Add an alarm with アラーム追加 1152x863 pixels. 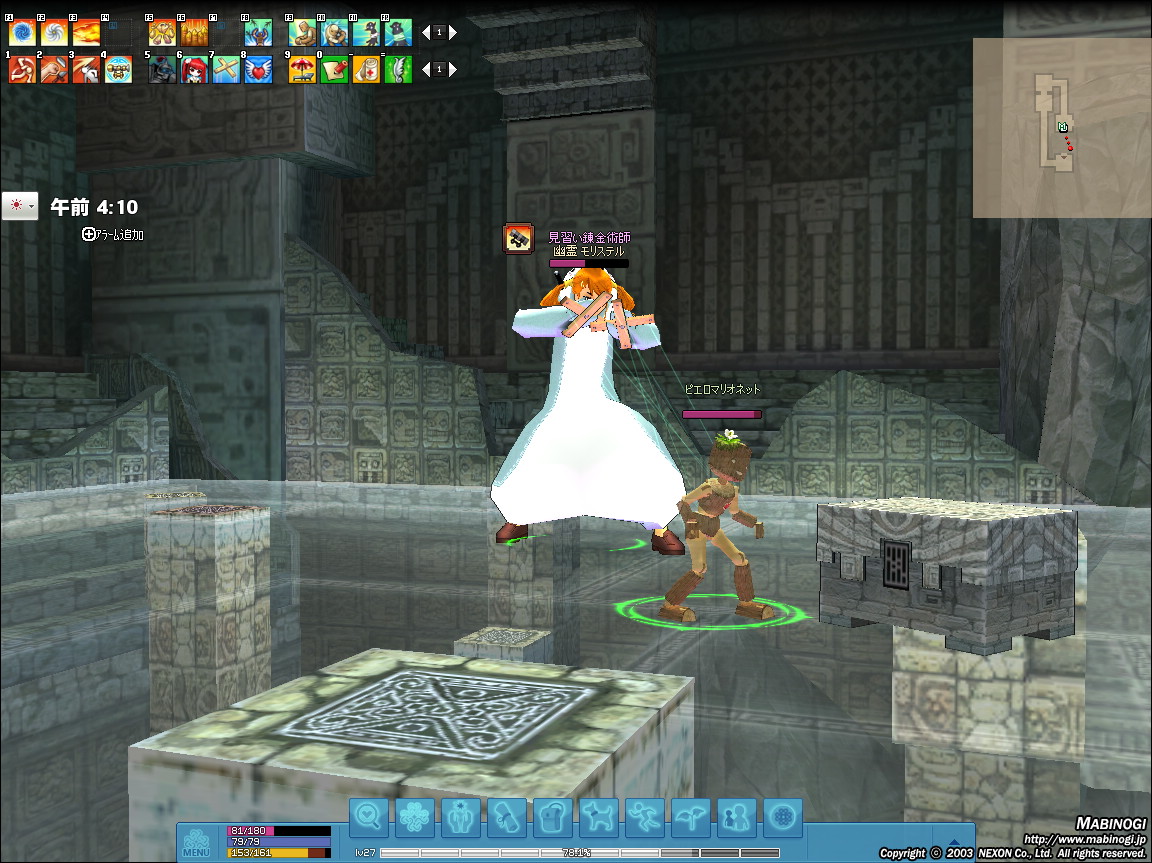[x=114, y=234]
